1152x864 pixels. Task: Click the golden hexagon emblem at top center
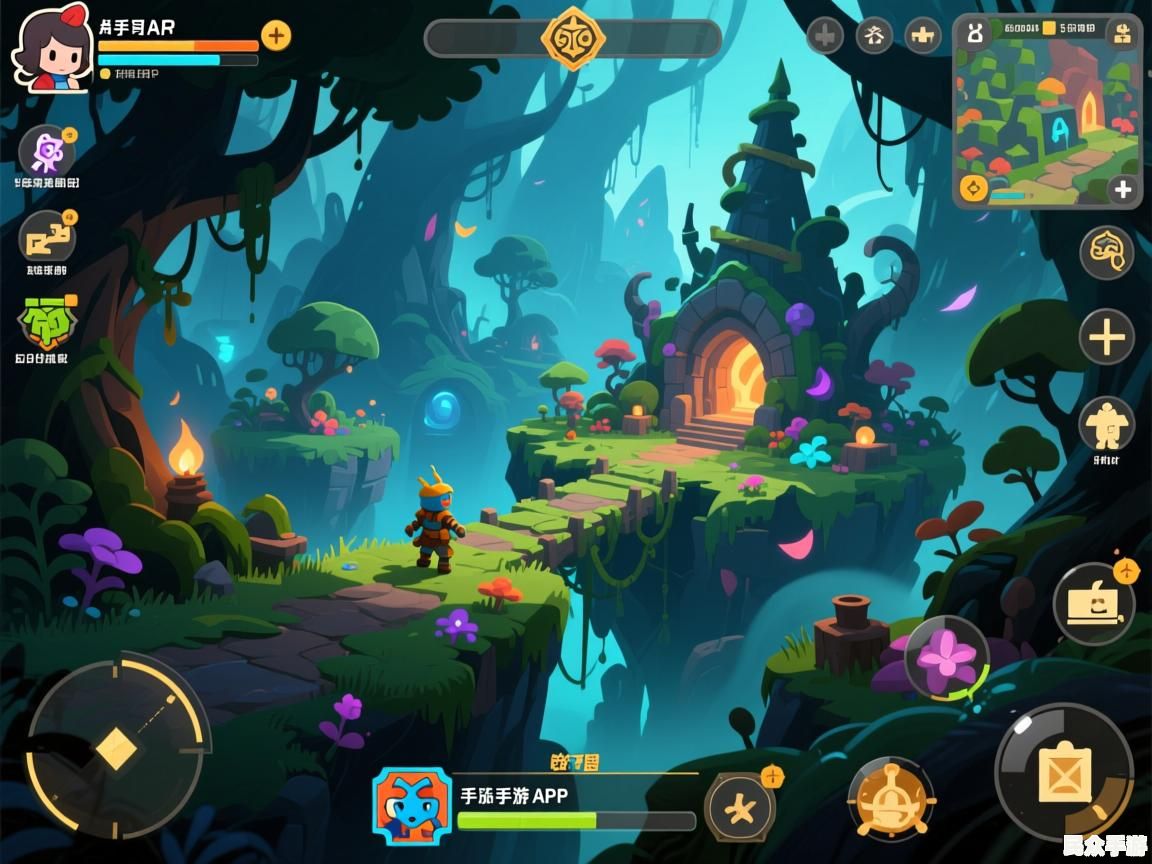pyautogui.click(x=572, y=39)
